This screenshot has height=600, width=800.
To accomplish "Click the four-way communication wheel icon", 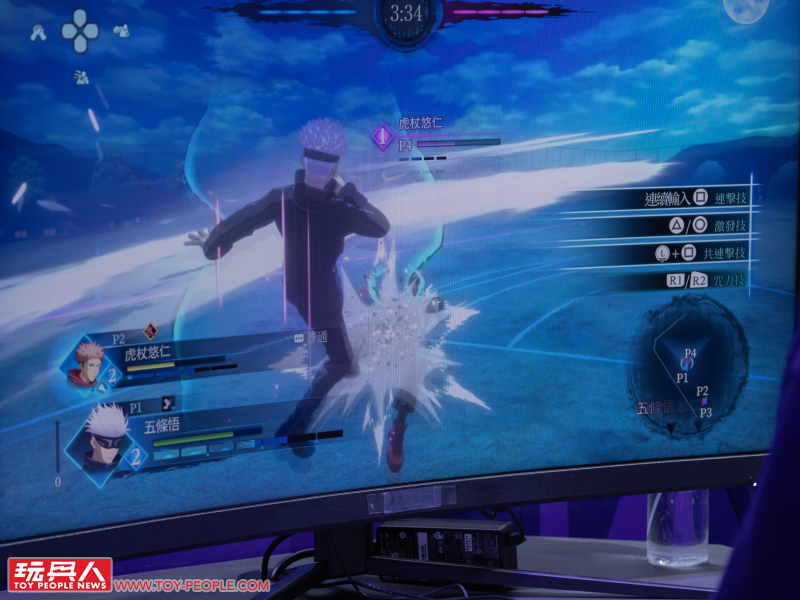I will point(80,31).
